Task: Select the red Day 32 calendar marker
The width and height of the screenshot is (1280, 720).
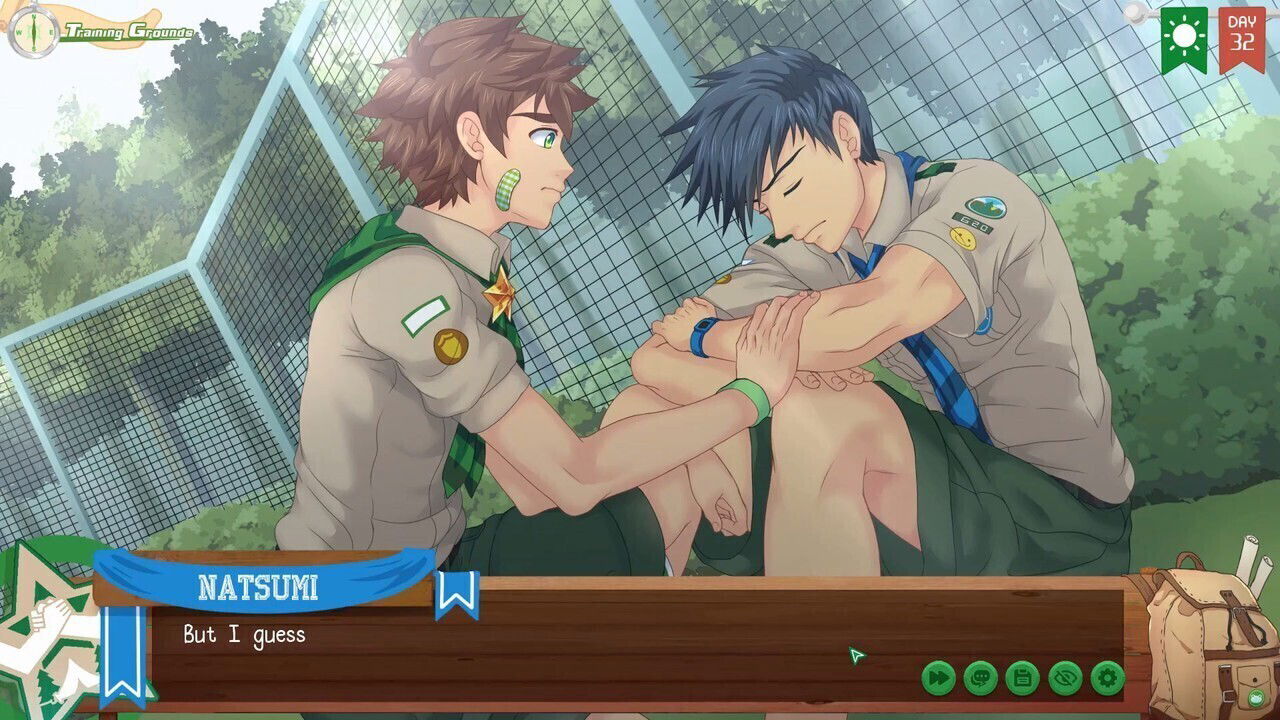Action: pyautogui.click(x=1240, y=35)
